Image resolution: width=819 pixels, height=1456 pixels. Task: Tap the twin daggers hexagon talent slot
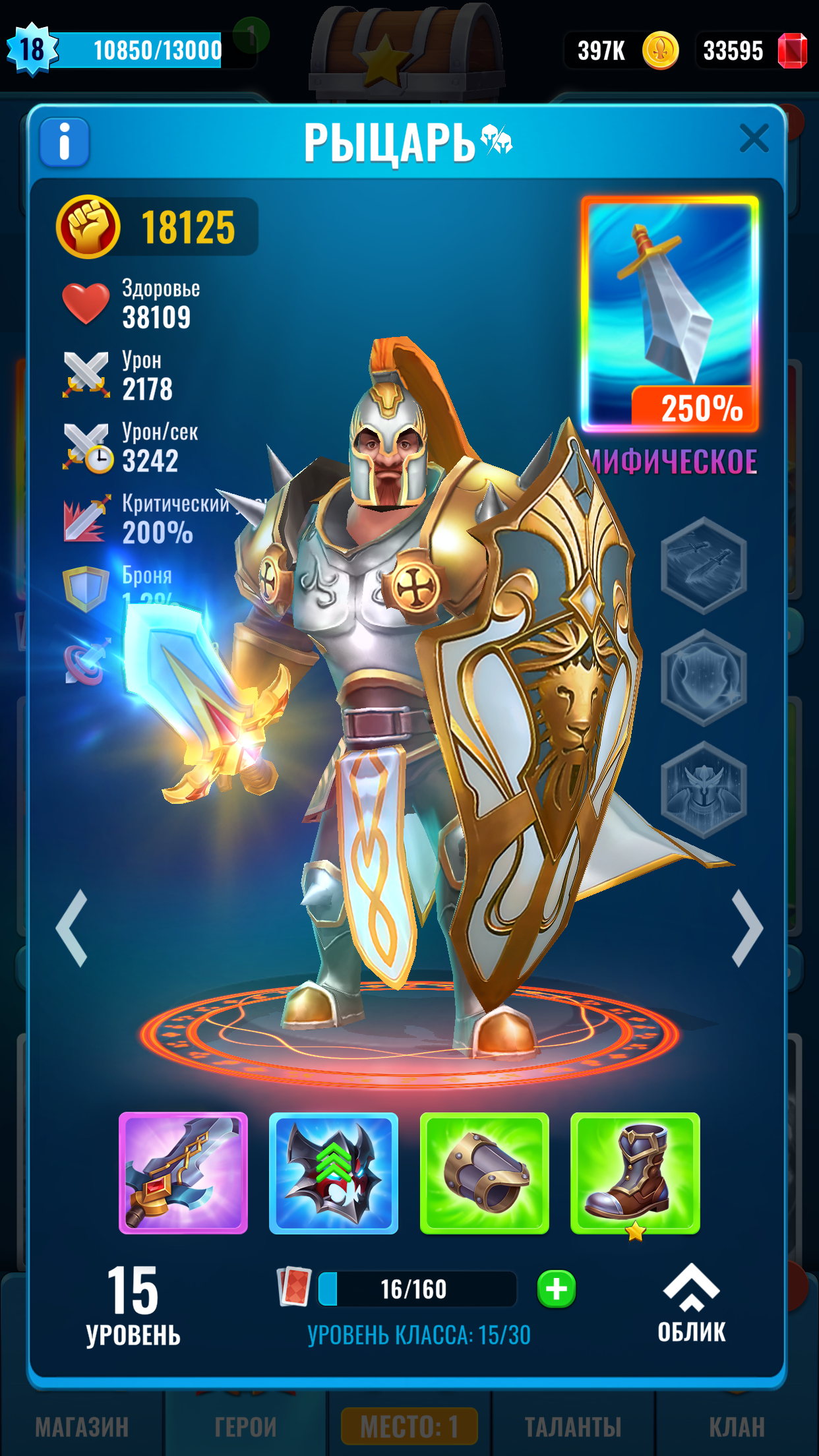pos(704,565)
